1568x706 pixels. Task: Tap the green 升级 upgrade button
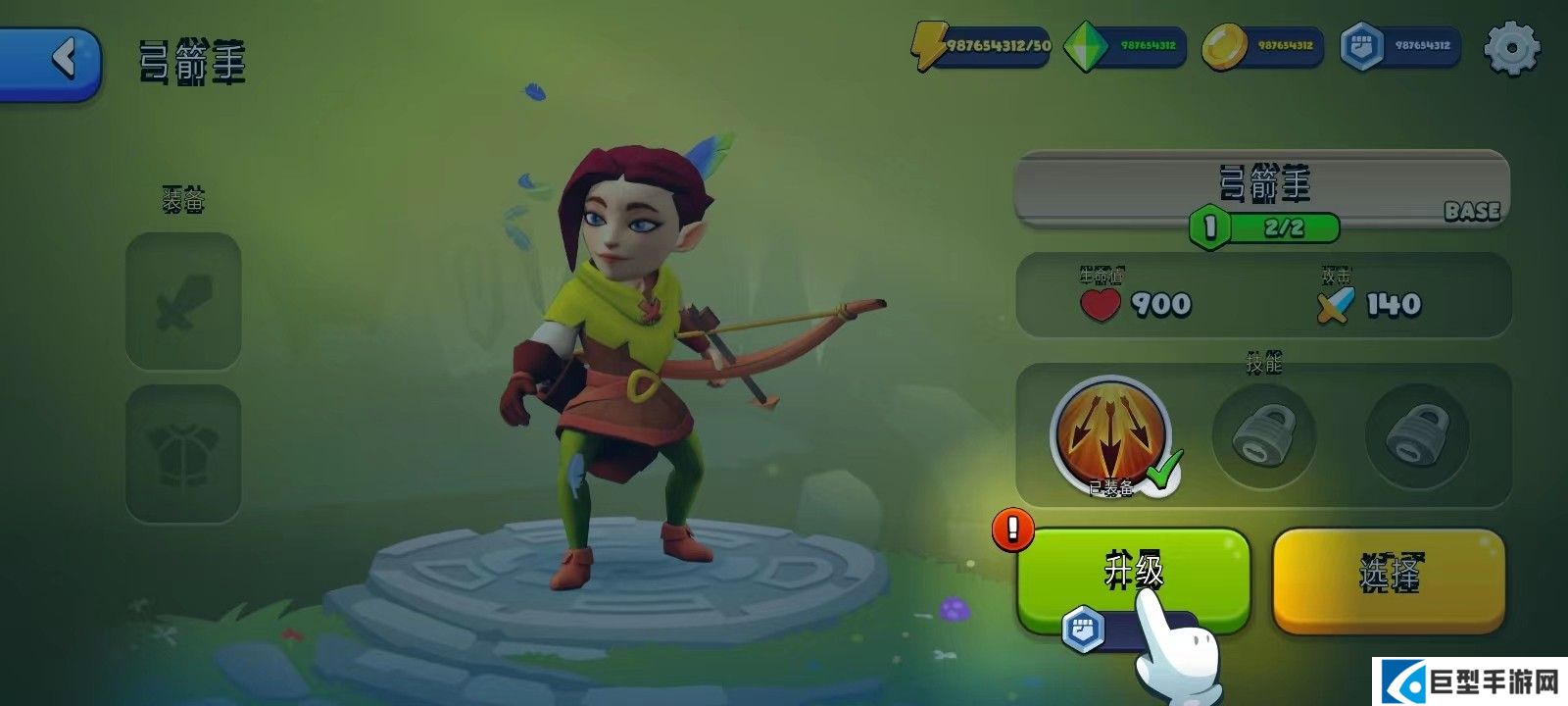tap(1133, 574)
